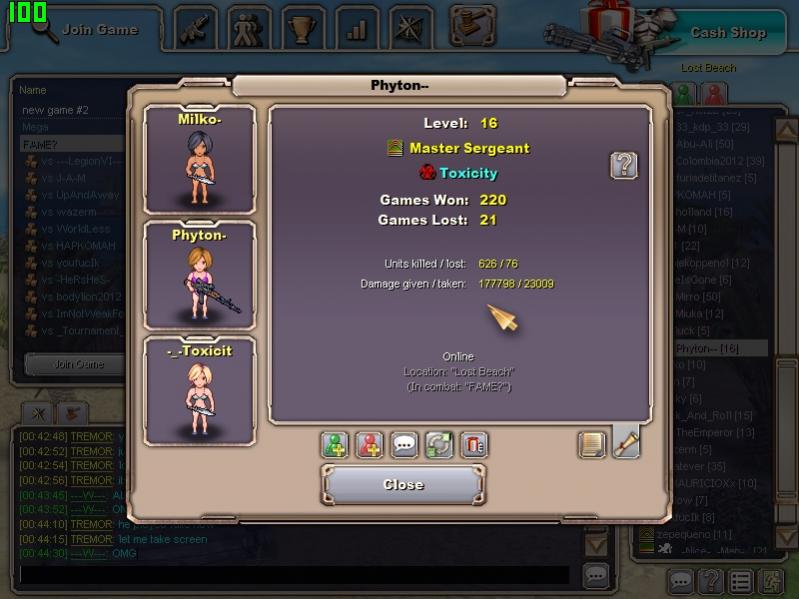
Task: Click the Join Game button below game list
Action: click(x=78, y=364)
